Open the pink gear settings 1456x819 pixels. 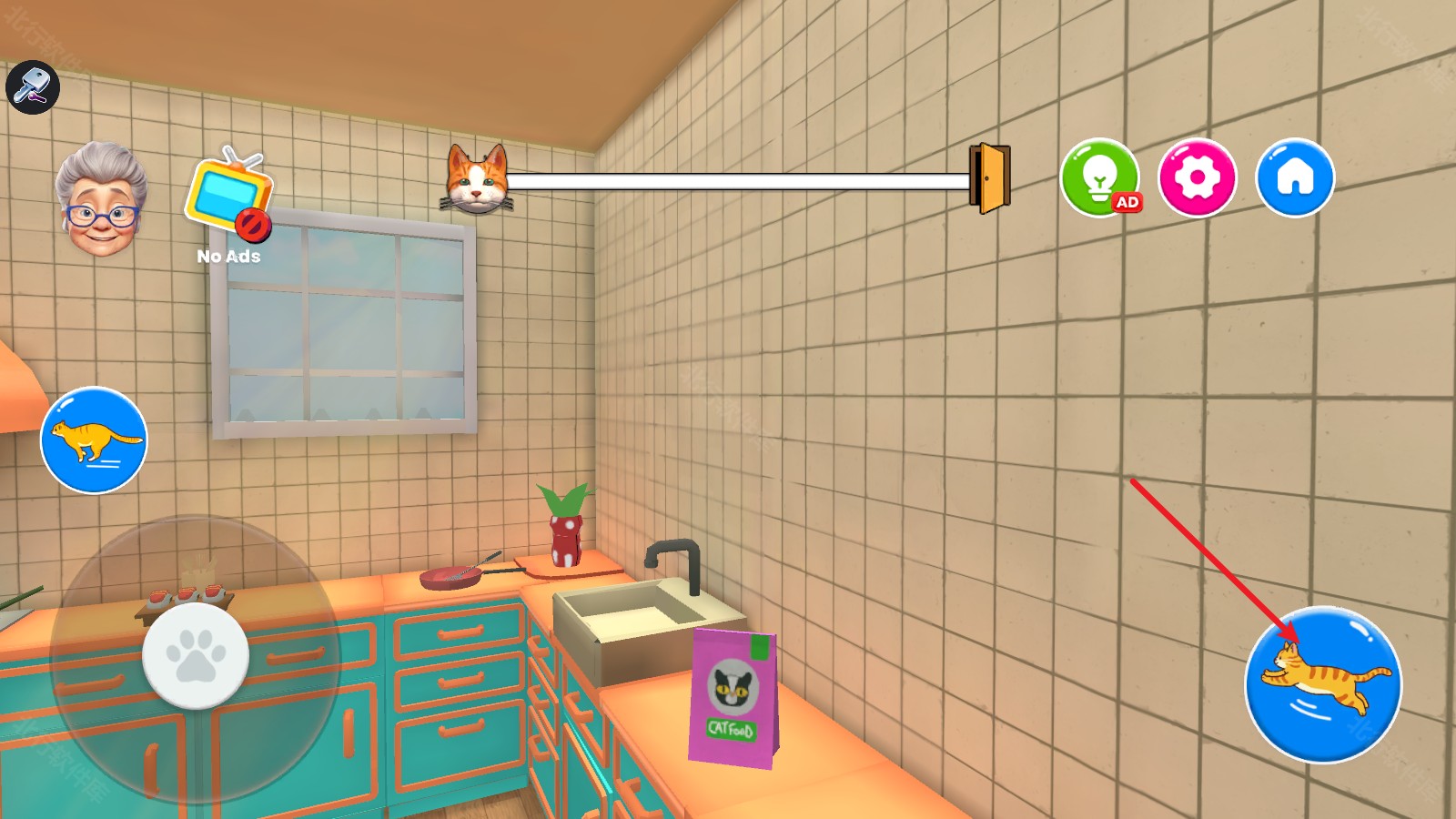(x=1197, y=177)
